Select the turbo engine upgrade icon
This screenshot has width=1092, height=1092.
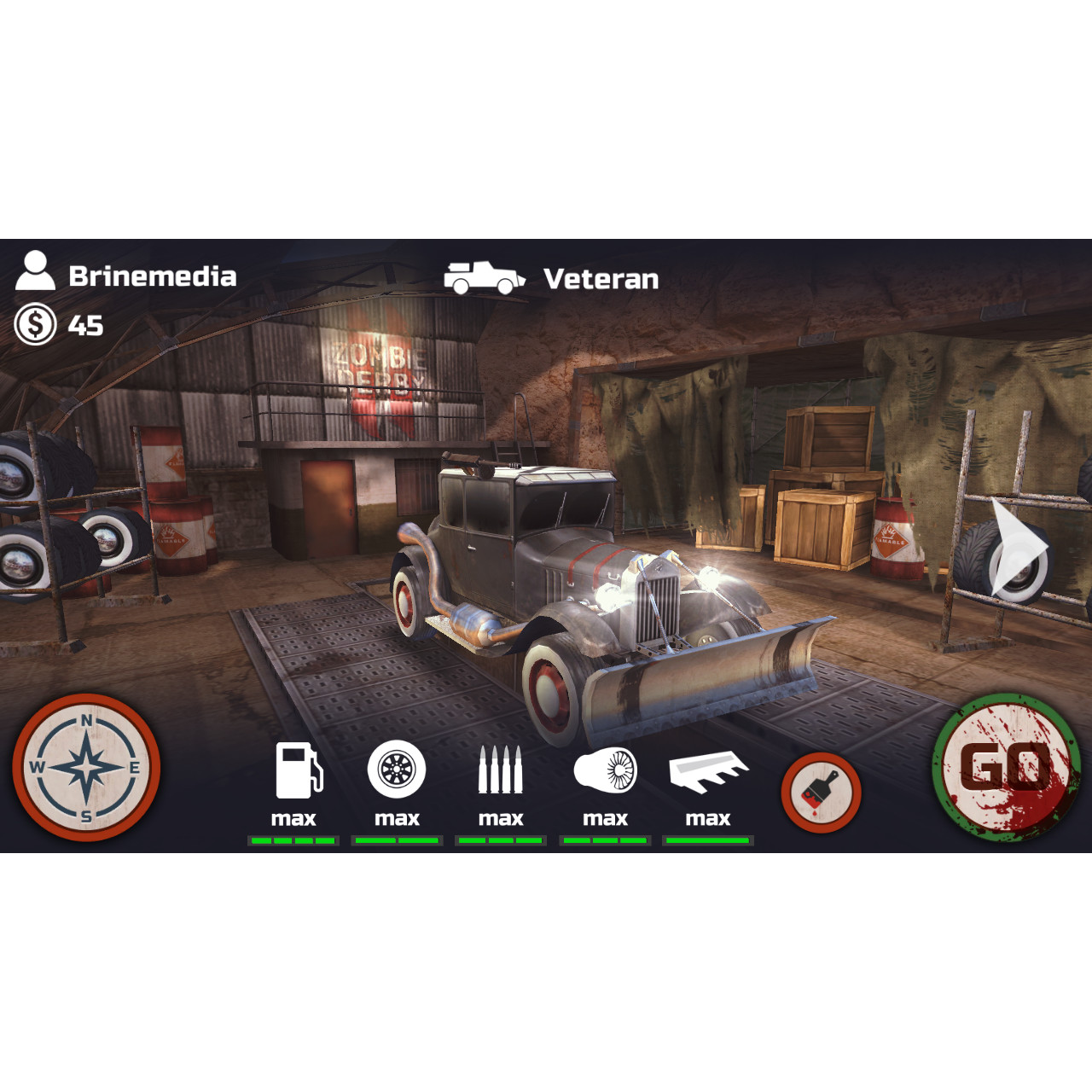tap(605, 770)
